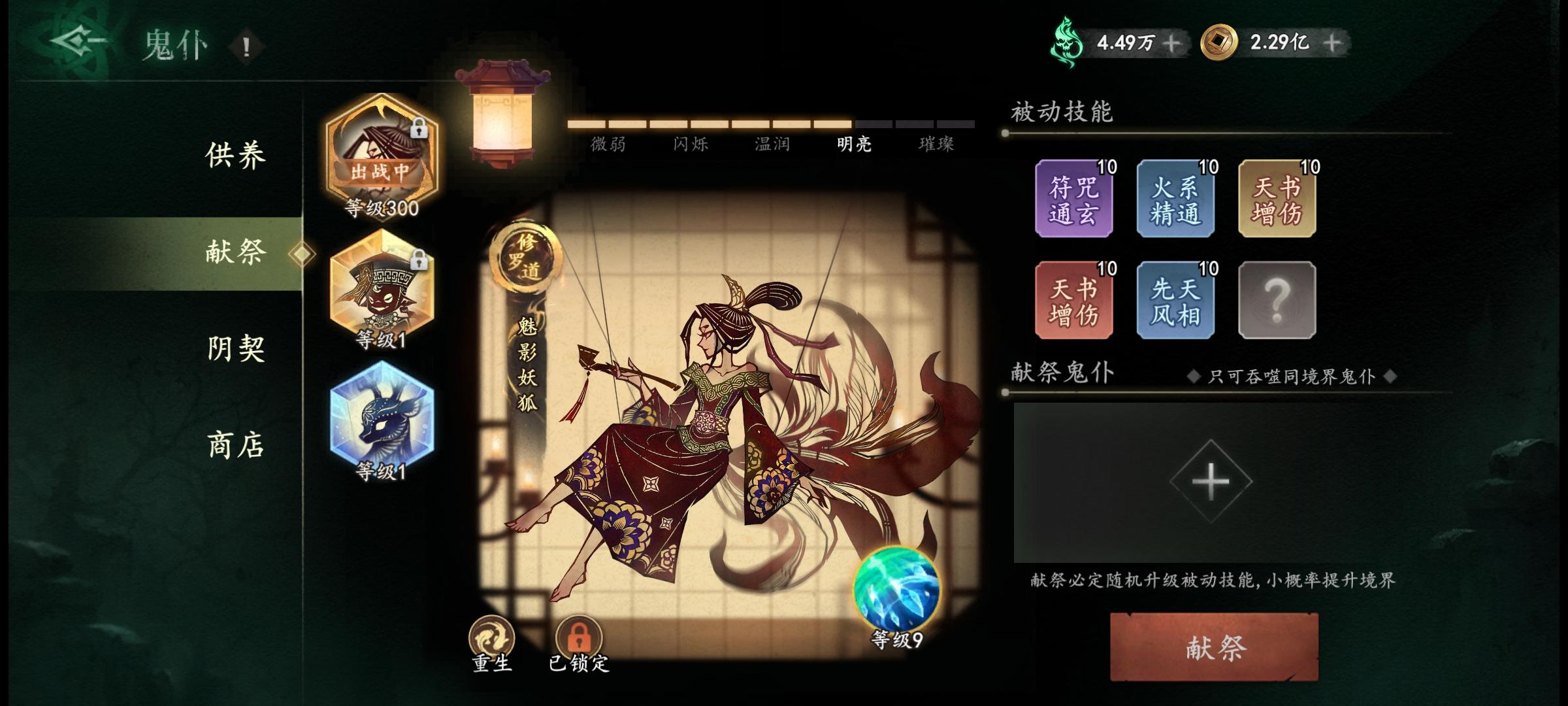Inspect the locked question-mark skill slot
This screenshot has height=706, width=1568.
pos(1277,299)
